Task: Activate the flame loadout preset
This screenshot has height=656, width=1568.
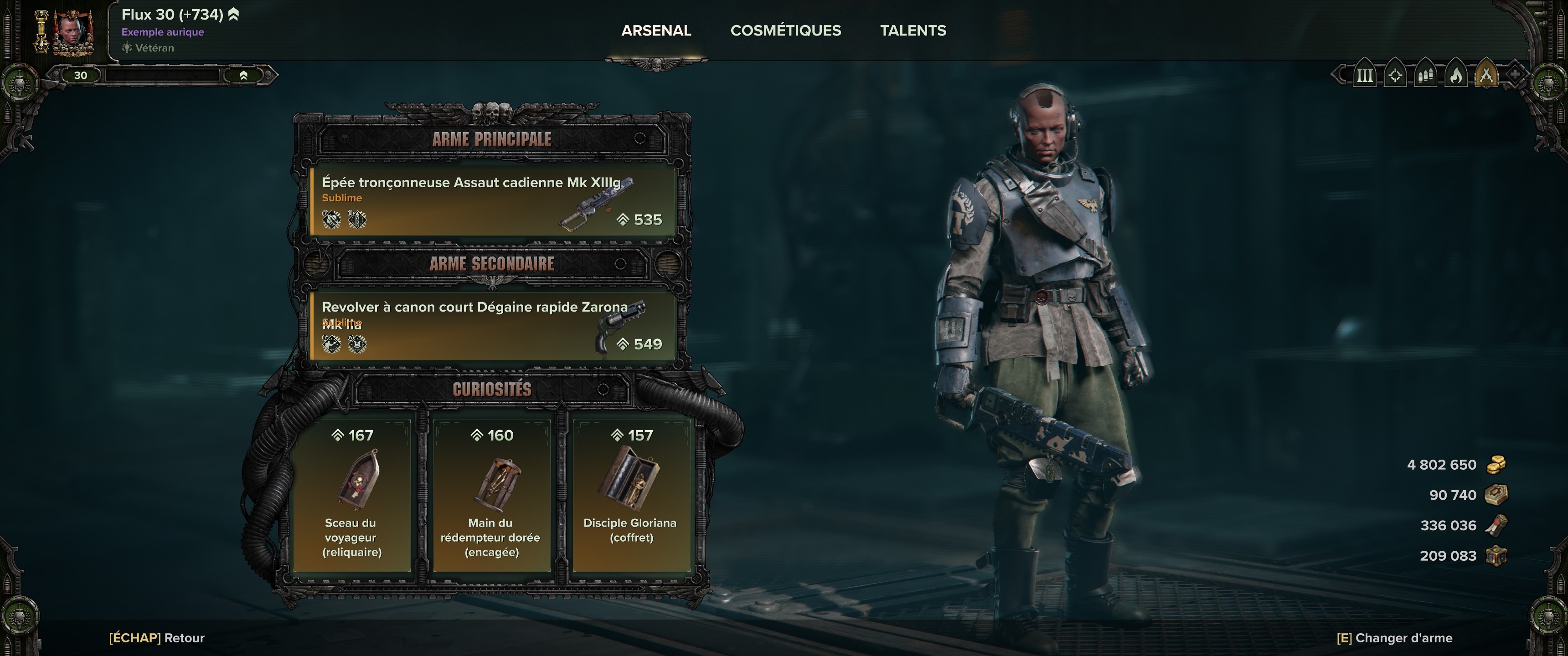Action: [x=1456, y=76]
